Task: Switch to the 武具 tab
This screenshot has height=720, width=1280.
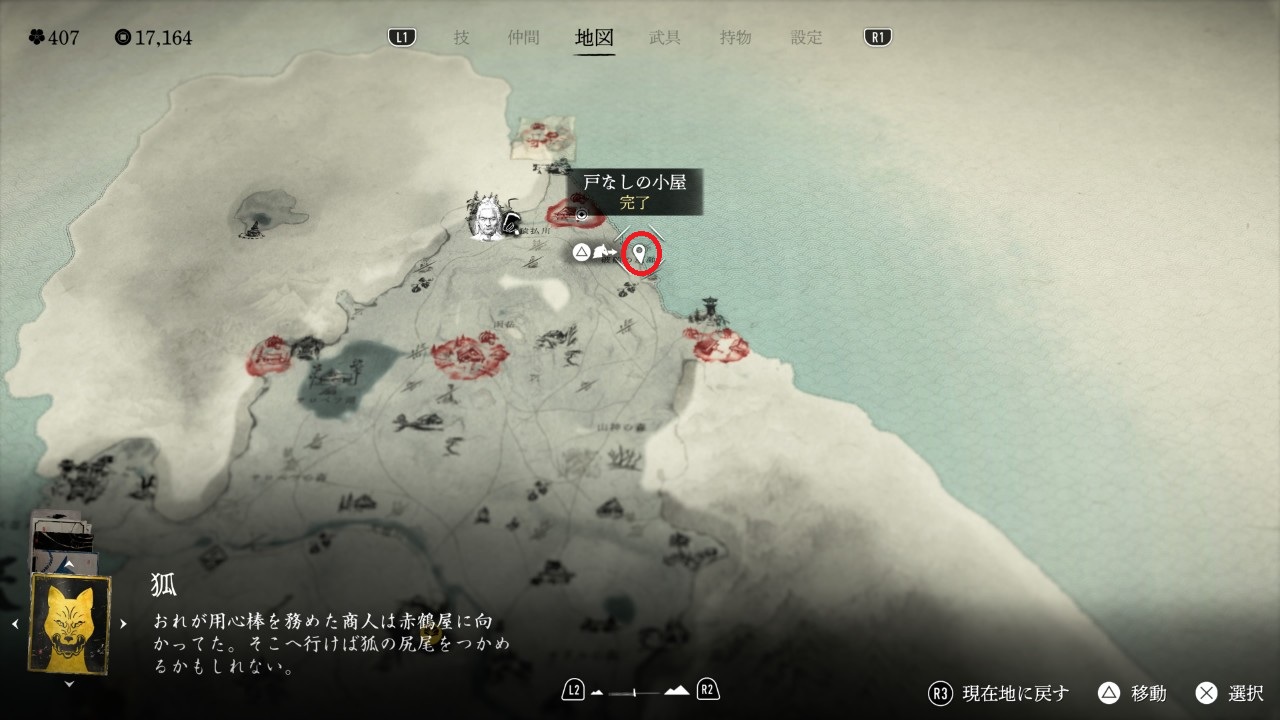Action: coord(665,38)
